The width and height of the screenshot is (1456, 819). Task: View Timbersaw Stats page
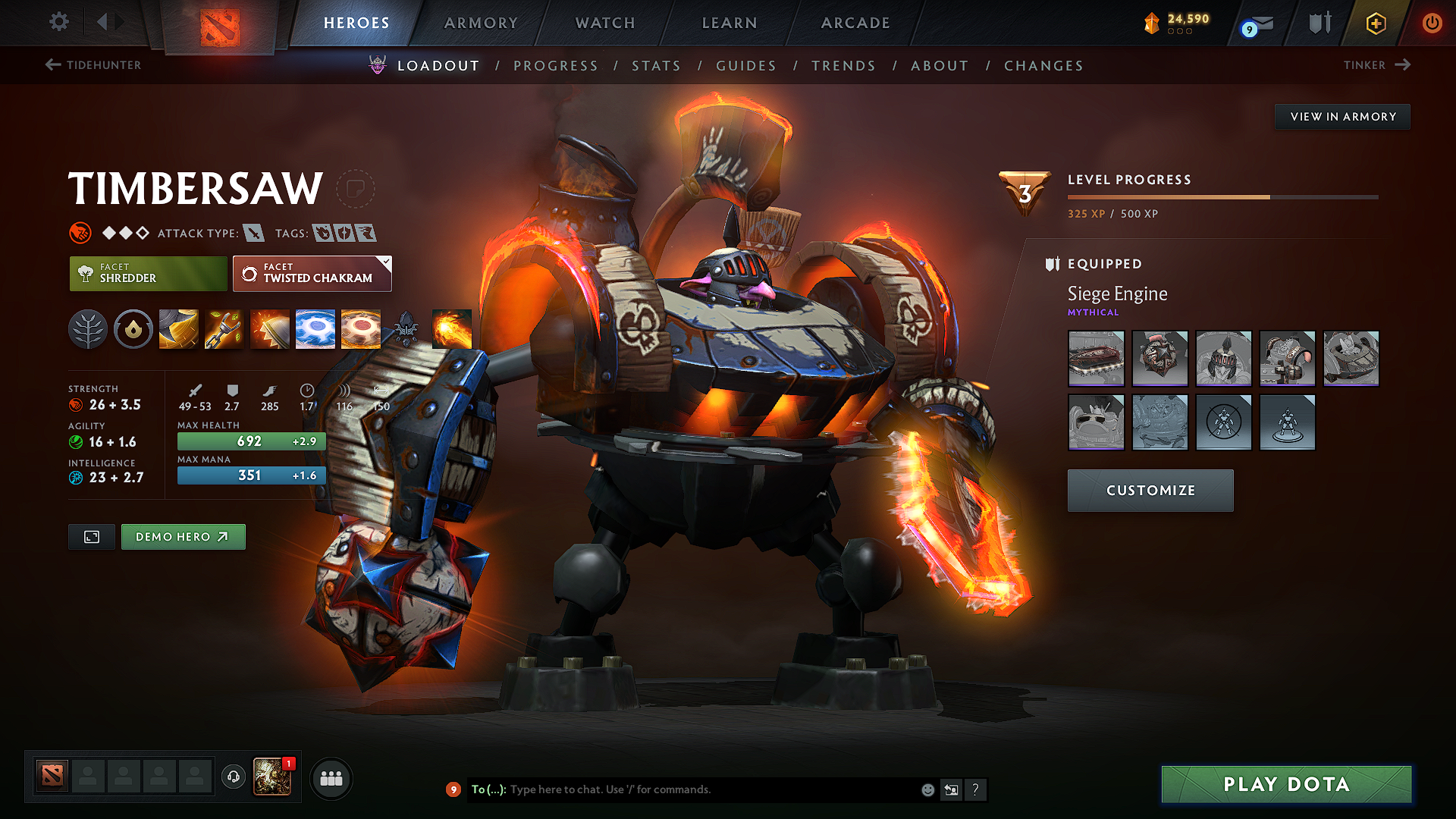pyautogui.click(x=656, y=66)
